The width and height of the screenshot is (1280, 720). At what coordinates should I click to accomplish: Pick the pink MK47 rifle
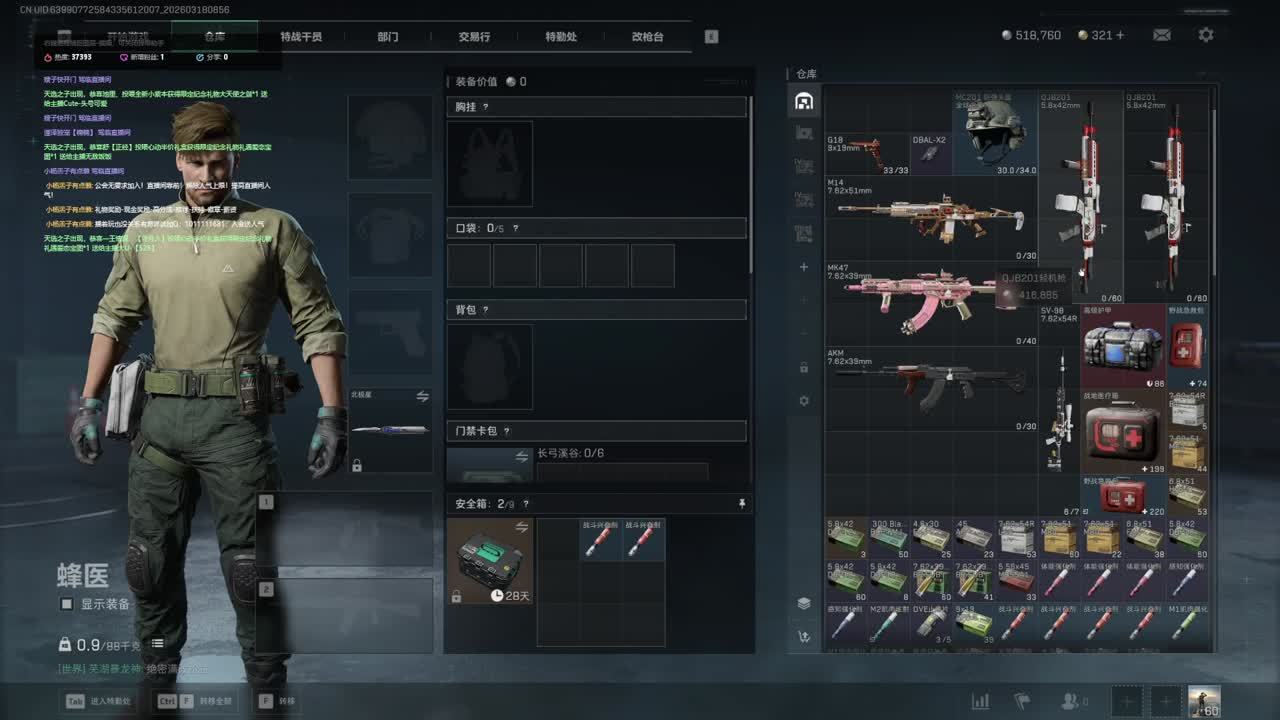click(920, 295)
